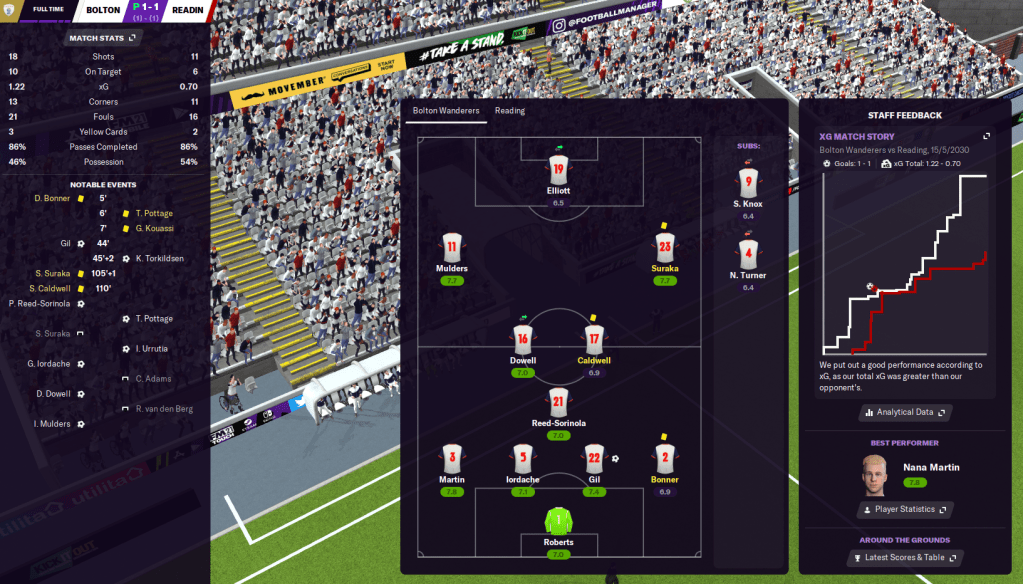Screen dimensions: 1023x584
Task: Click striker Elliott's shirt number 19
Action: point(558,168)
